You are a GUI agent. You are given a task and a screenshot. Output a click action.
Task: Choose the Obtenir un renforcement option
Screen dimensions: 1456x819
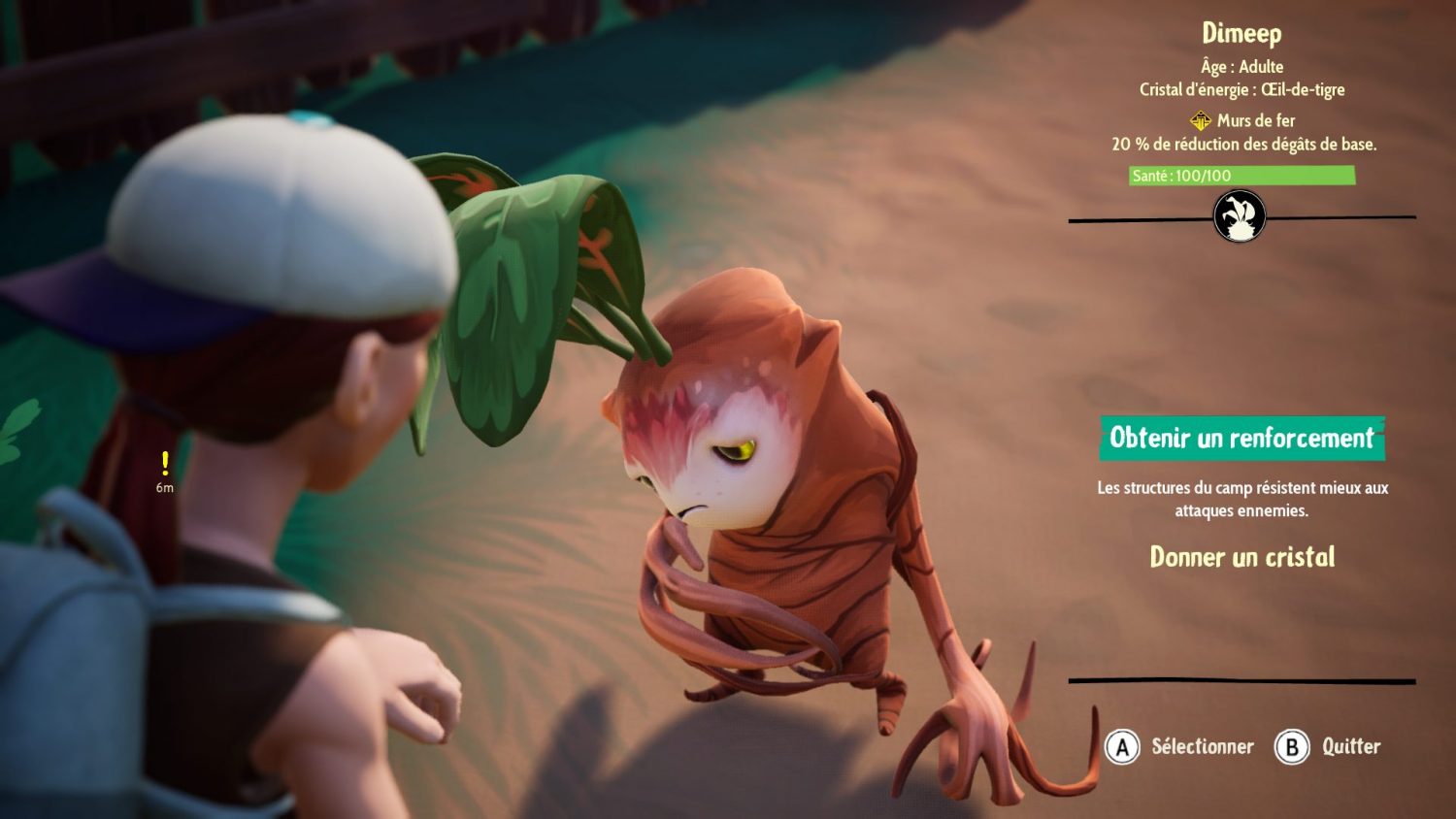coord(1241,439)
